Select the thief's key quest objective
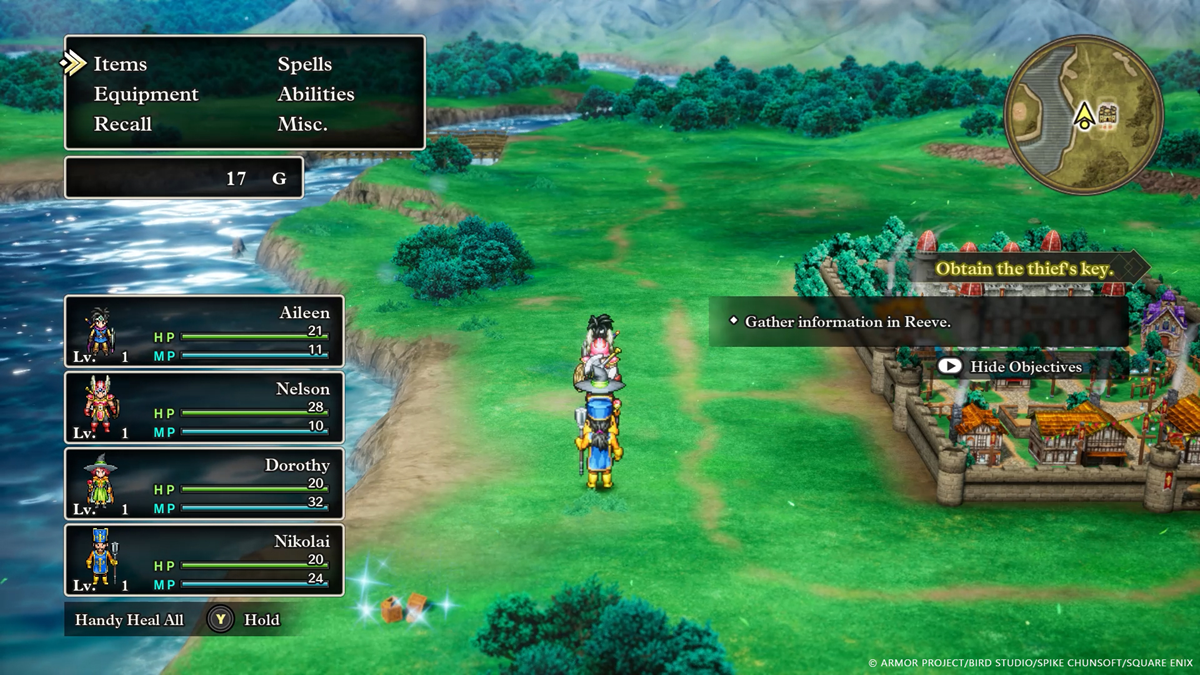 click(1025, 268)
